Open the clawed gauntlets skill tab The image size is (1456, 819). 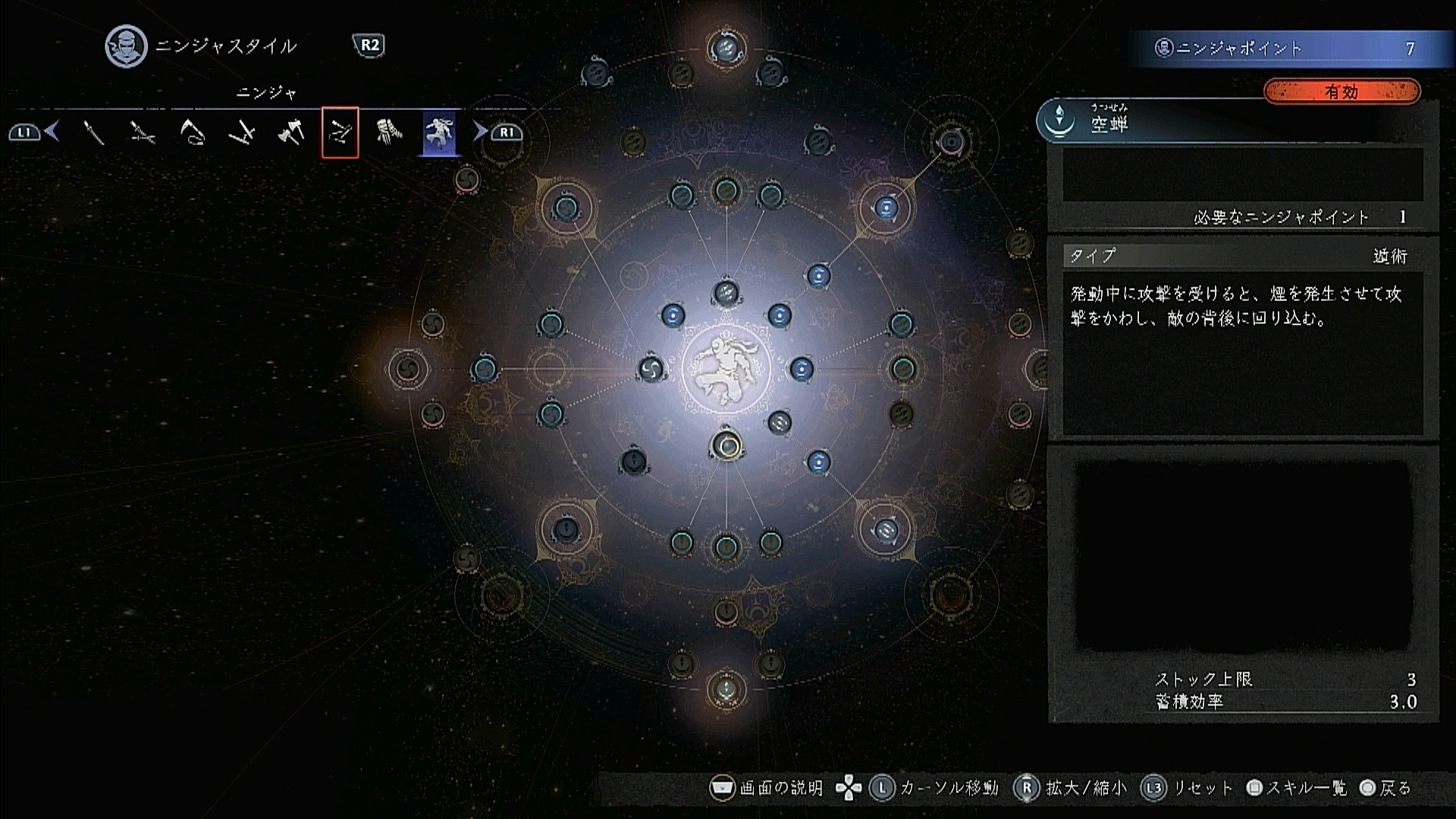pos(389,133)
